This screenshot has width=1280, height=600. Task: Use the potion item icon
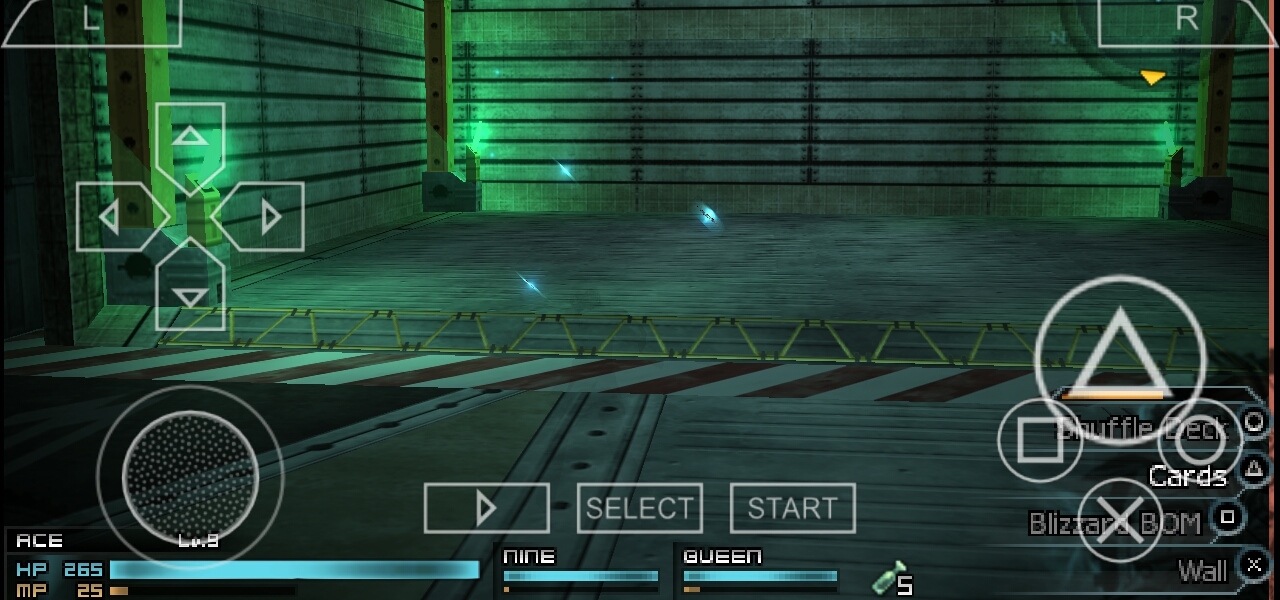(890, 579)
